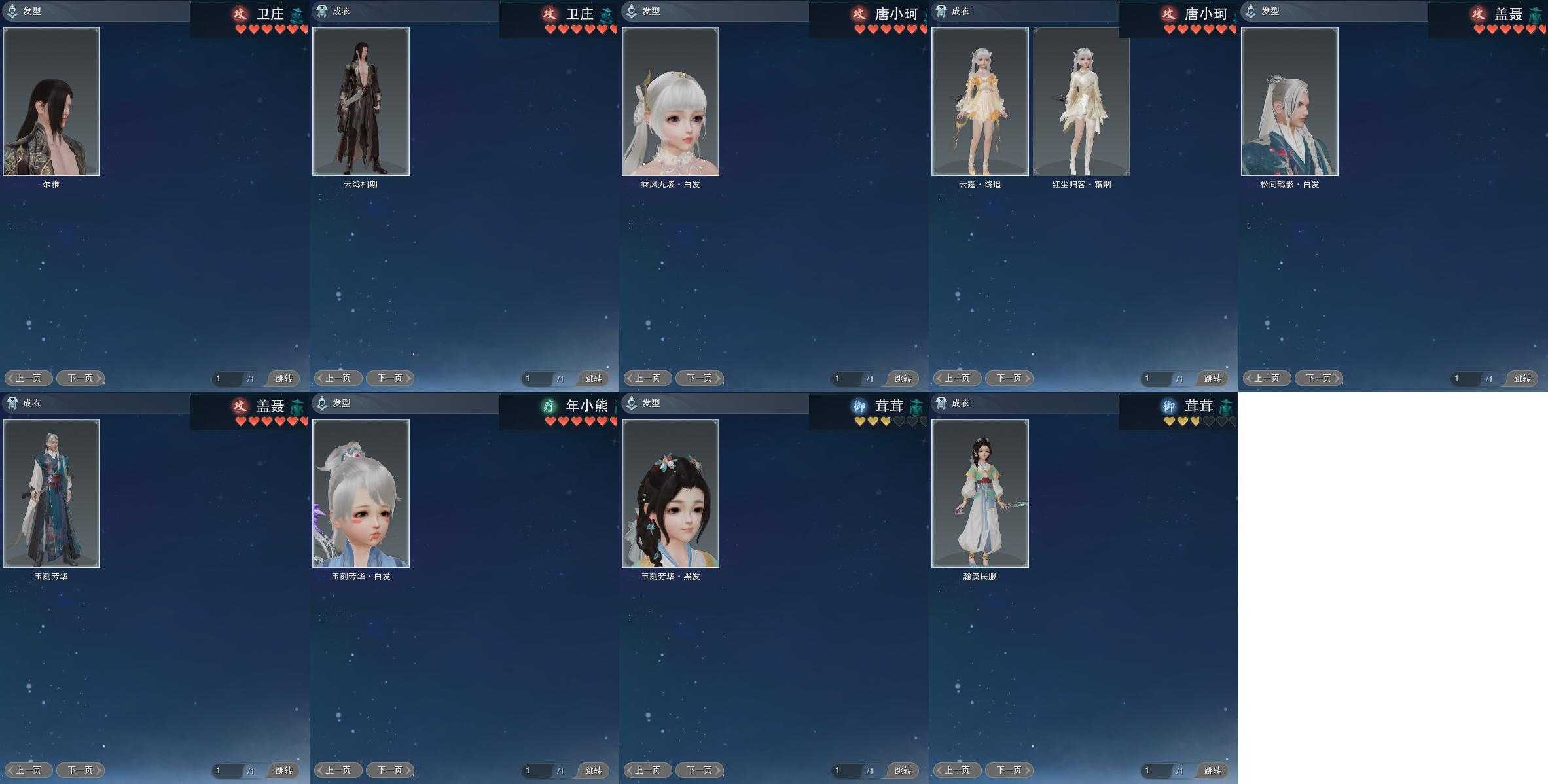Select the 尔雅 hairstyle thumbnail
This screenshot has height=784, width=1548.
(x=51, y=101)
